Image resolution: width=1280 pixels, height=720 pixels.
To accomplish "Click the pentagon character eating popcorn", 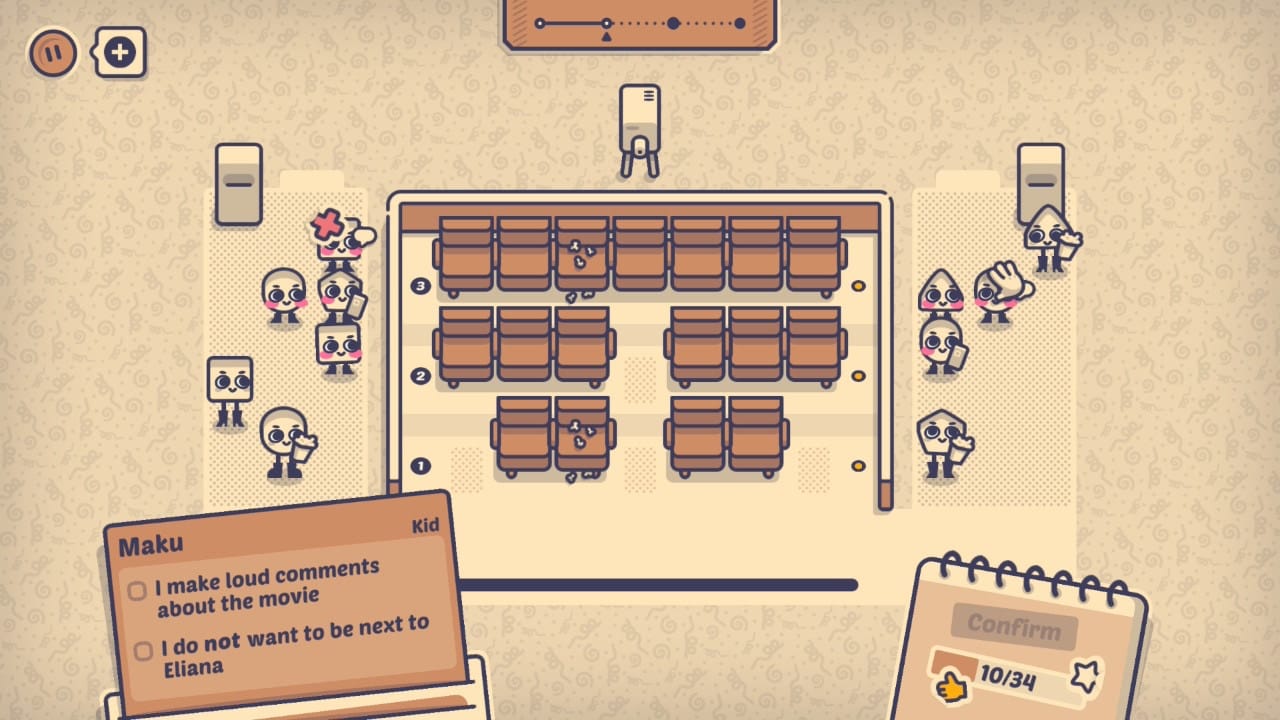I will [x=938, y=442].
